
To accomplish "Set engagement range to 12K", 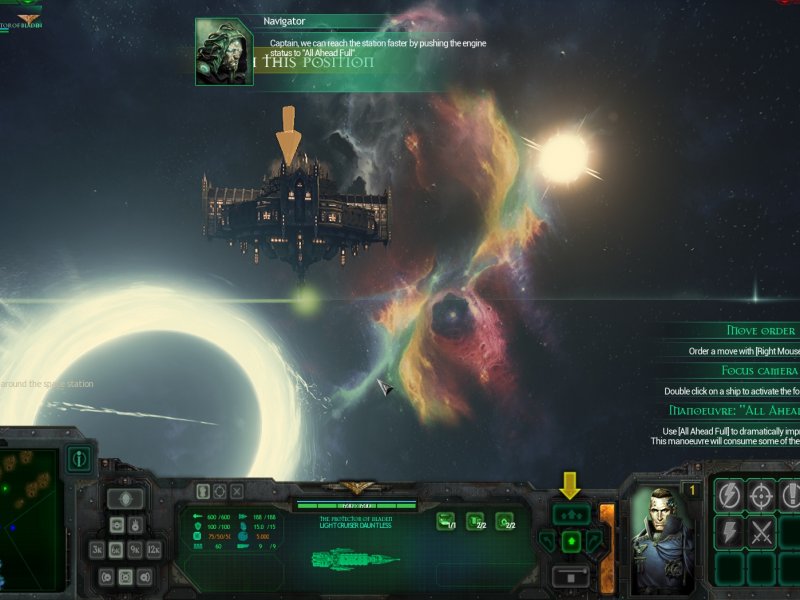I will click(x=153, y=549).
